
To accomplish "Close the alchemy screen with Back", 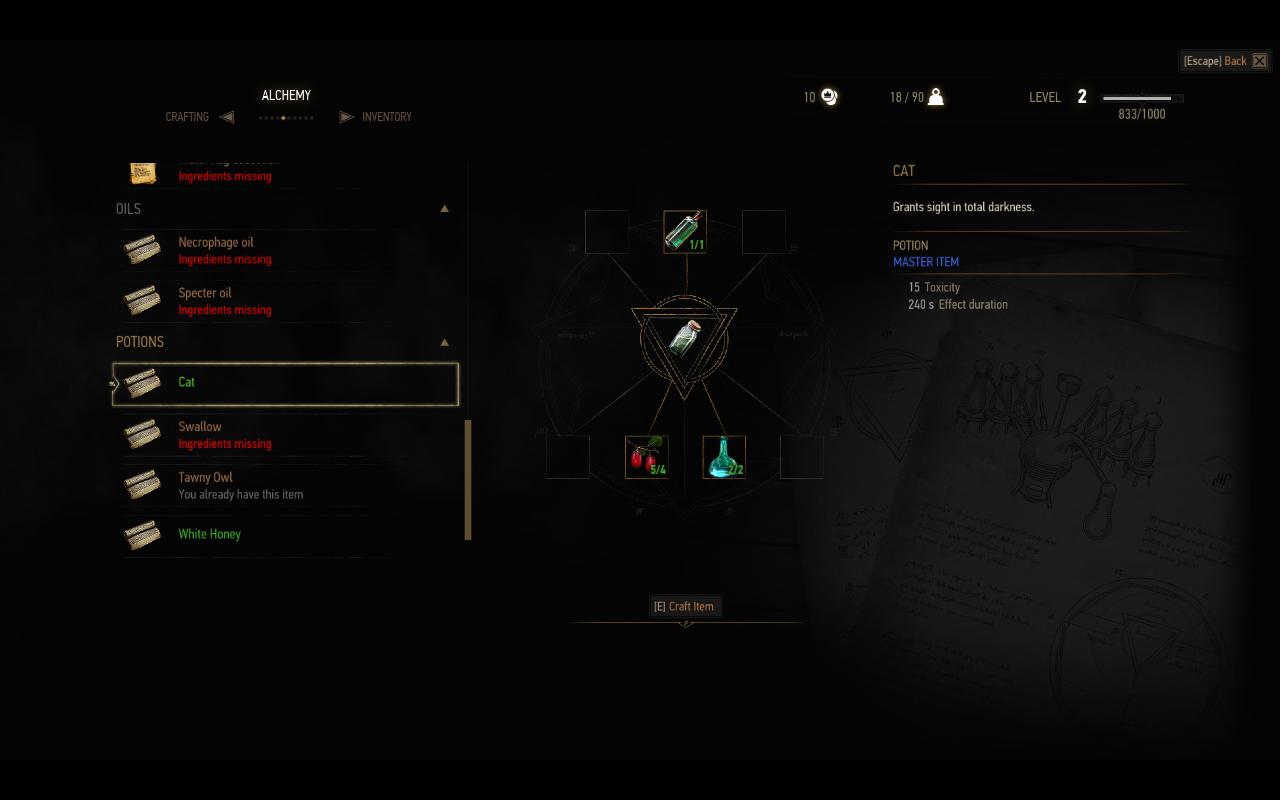I will 1225,61.
